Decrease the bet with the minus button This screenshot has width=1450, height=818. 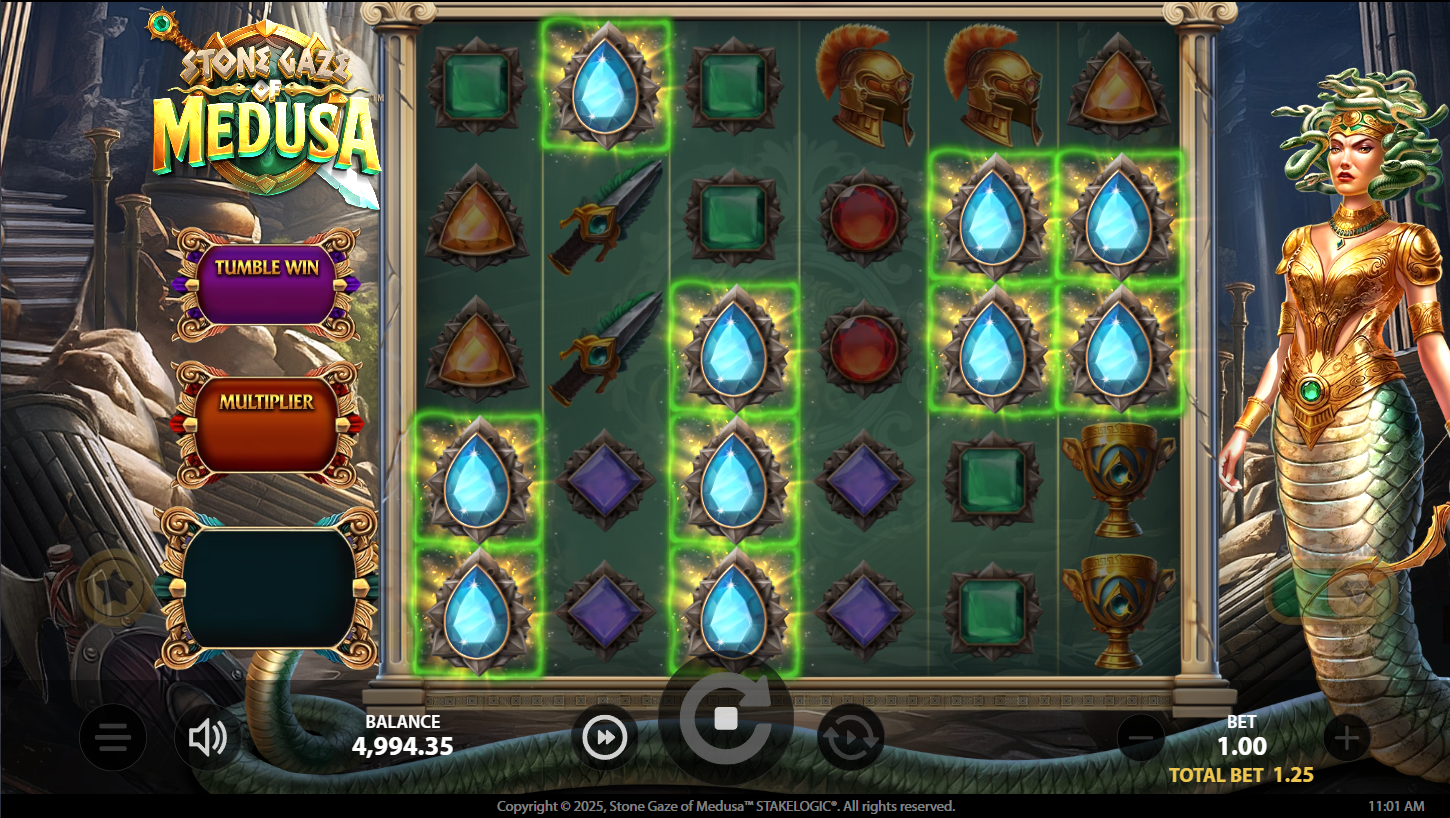[1141, 739]
